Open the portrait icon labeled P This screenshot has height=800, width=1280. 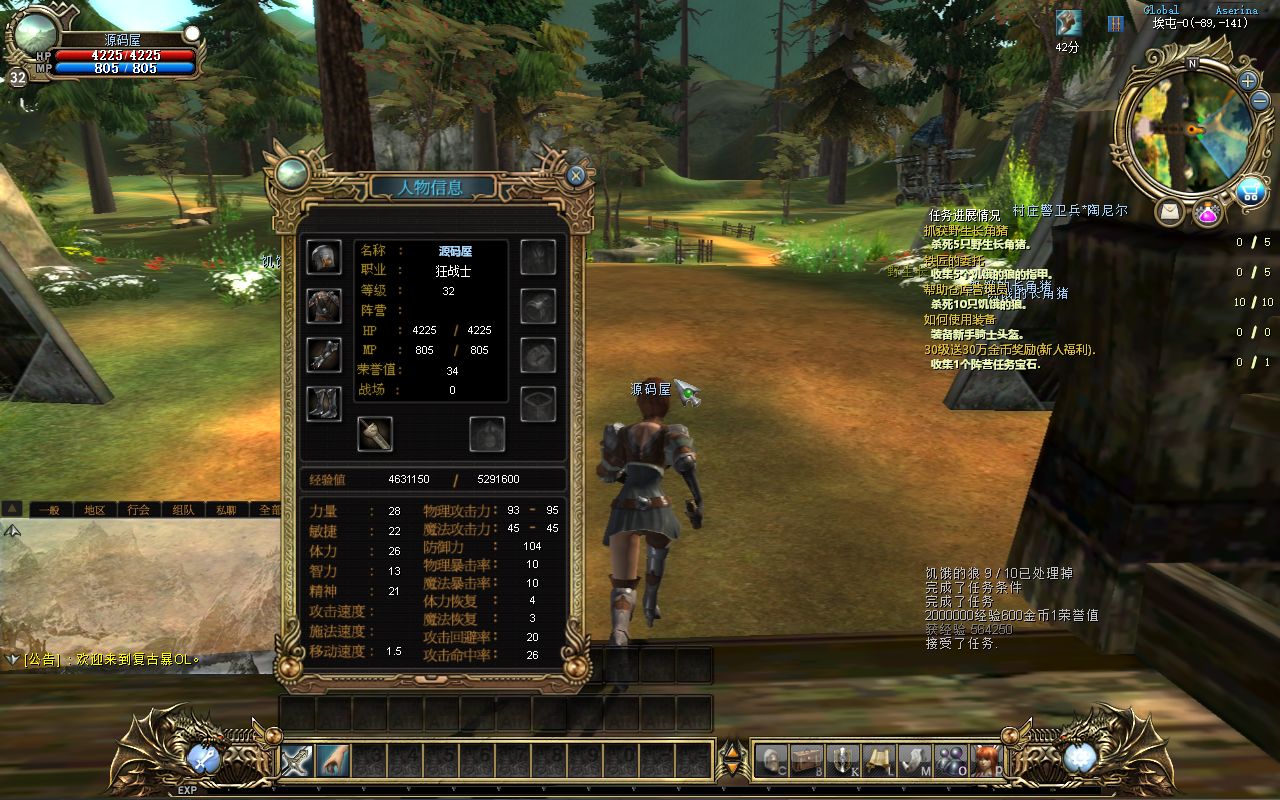point(985,758)
